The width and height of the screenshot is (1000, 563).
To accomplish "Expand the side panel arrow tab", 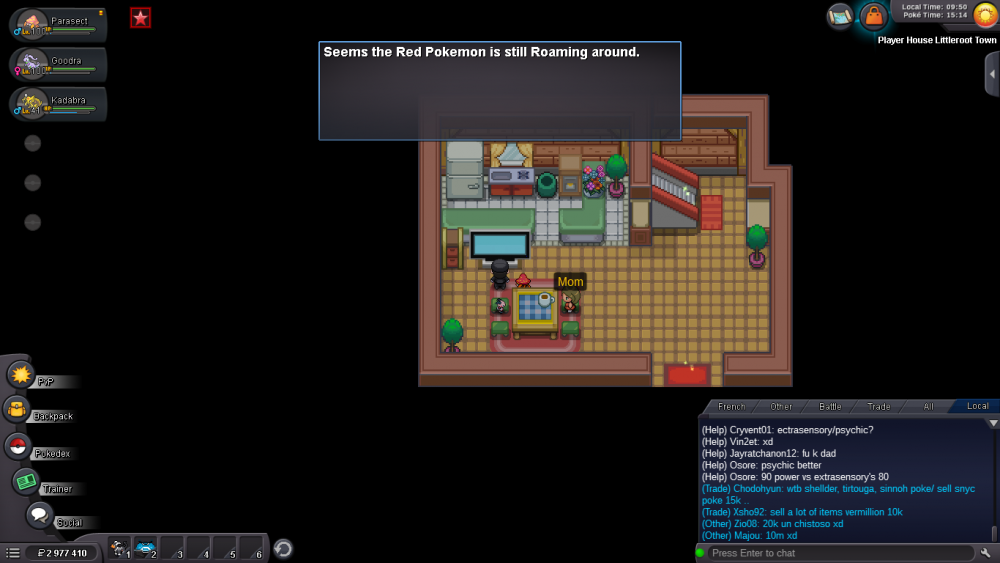I will tap(991, 74).
